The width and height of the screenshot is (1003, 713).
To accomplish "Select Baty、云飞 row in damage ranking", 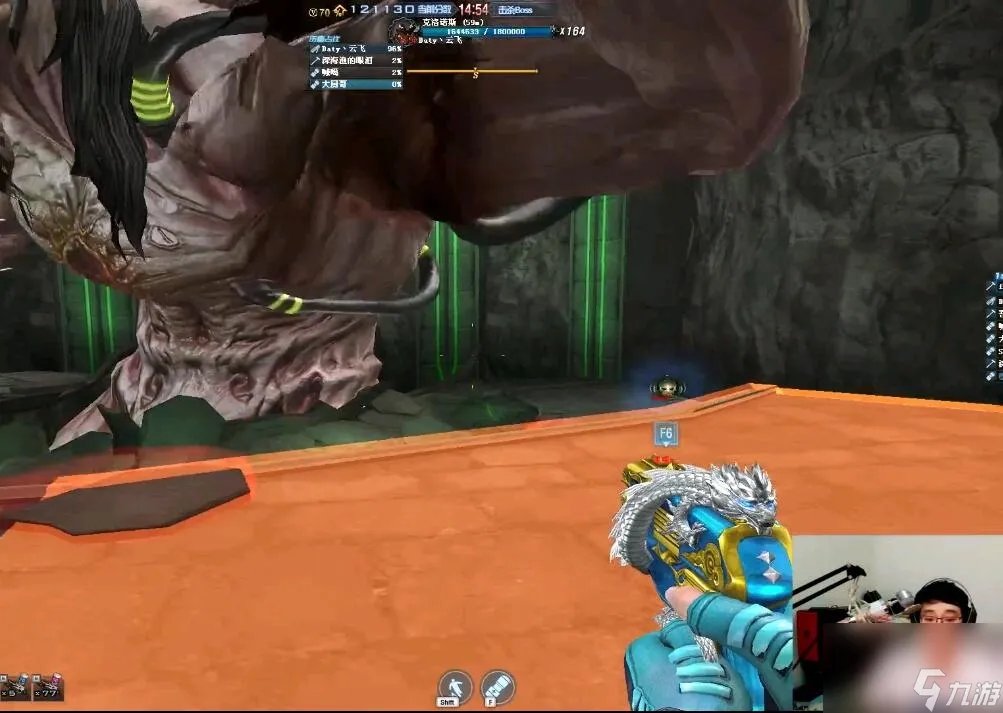I will [355, 48].
